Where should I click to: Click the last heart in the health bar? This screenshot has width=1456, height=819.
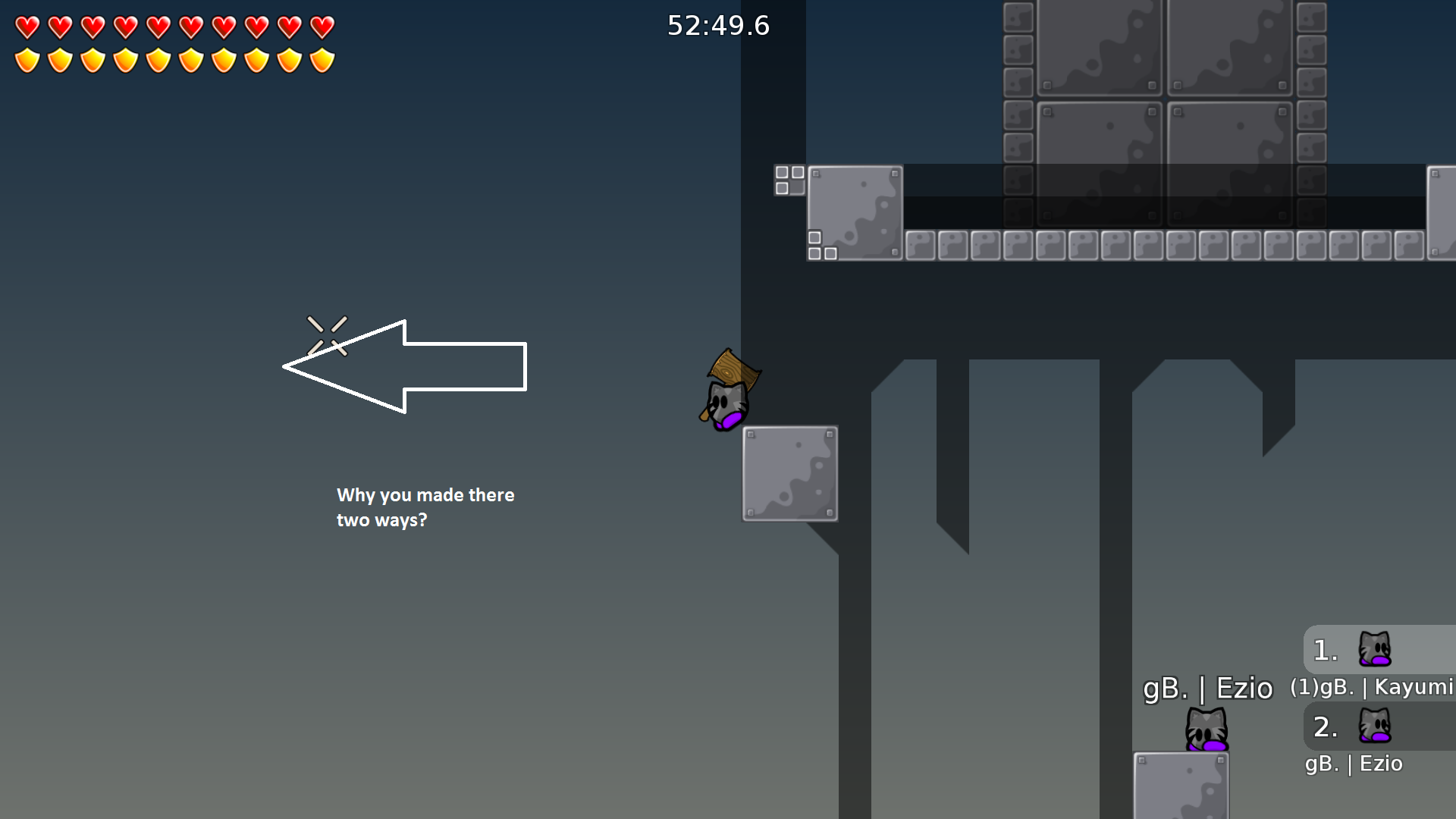322,27
